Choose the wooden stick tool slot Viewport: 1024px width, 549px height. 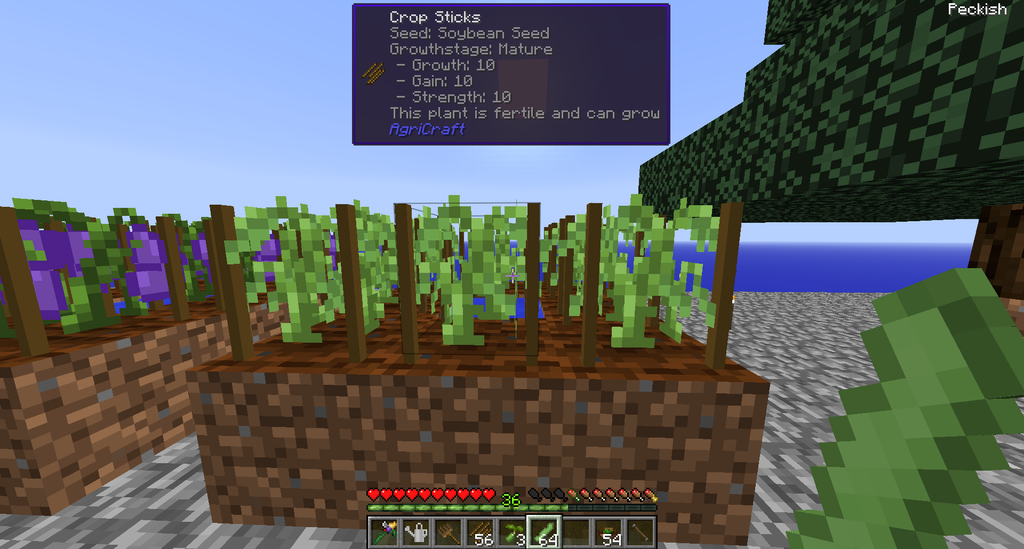639,532
